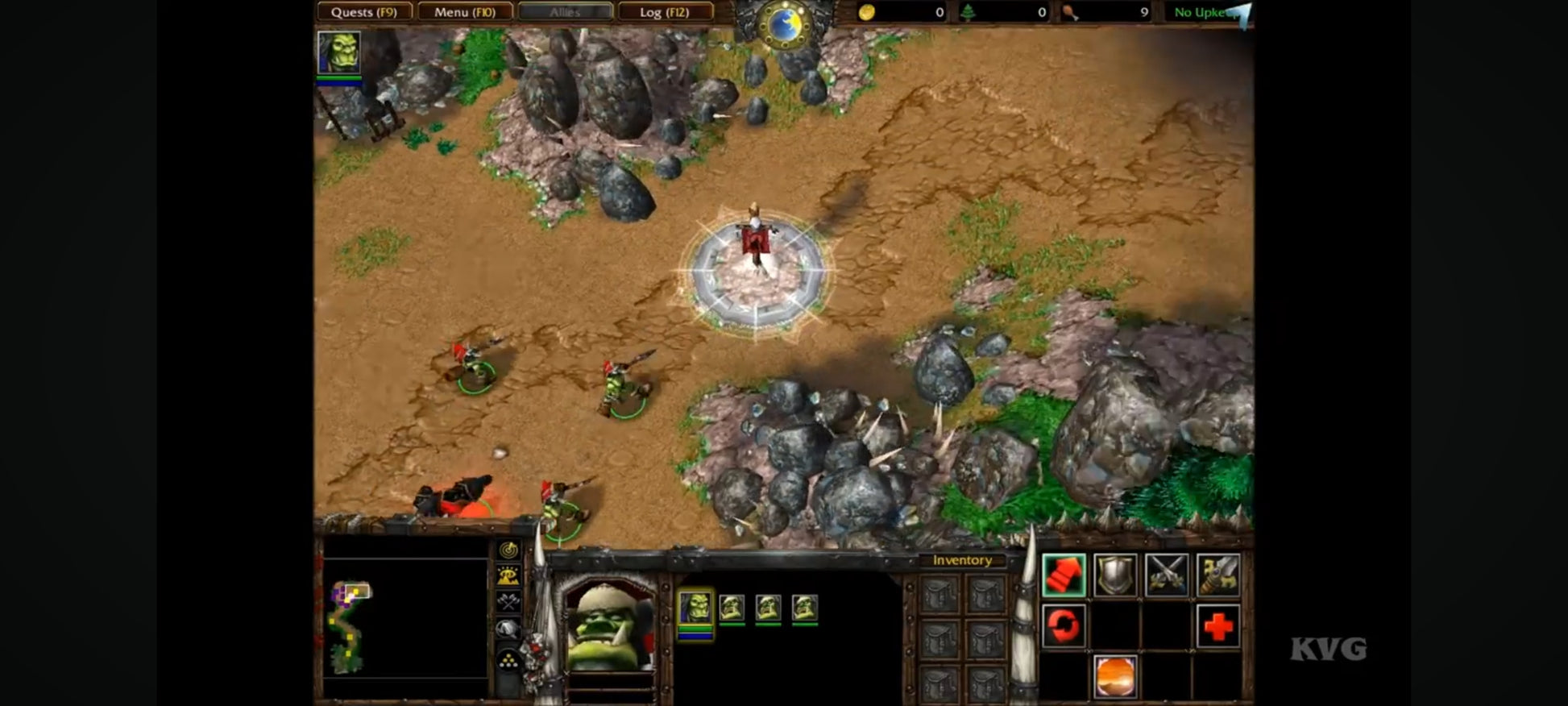Screen dimensions: 1568x706
Task: Choose the red arrow Move command
Action: pos(1064,575)
